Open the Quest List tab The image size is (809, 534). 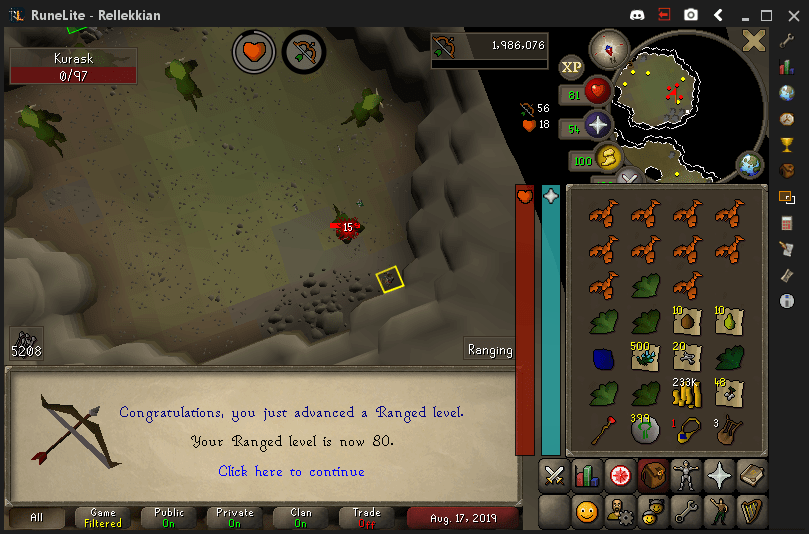click(x=620, y=476)
